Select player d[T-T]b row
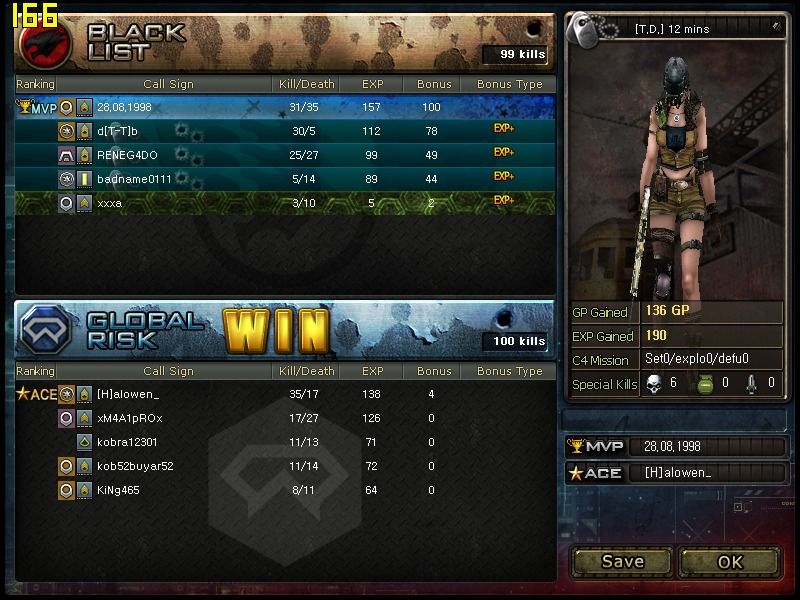The width and height of the screenshot is (800, 600). (117, 131)
